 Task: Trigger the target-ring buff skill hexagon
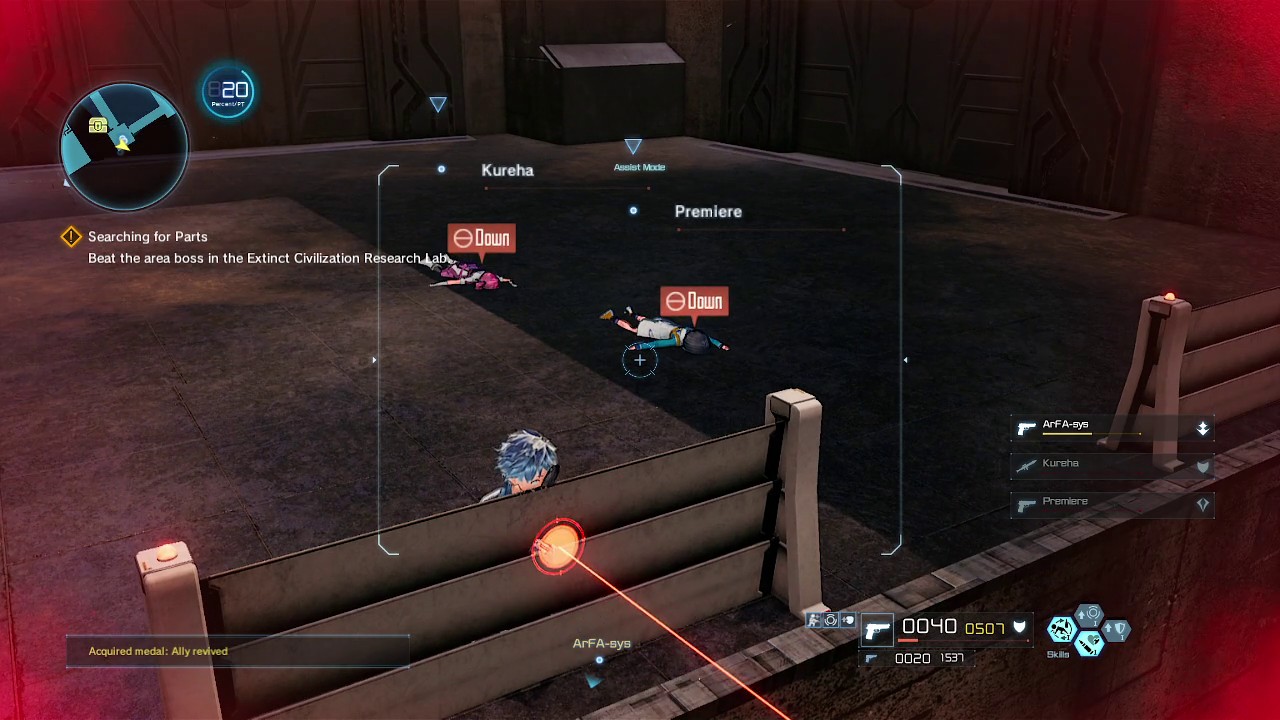1089,614
